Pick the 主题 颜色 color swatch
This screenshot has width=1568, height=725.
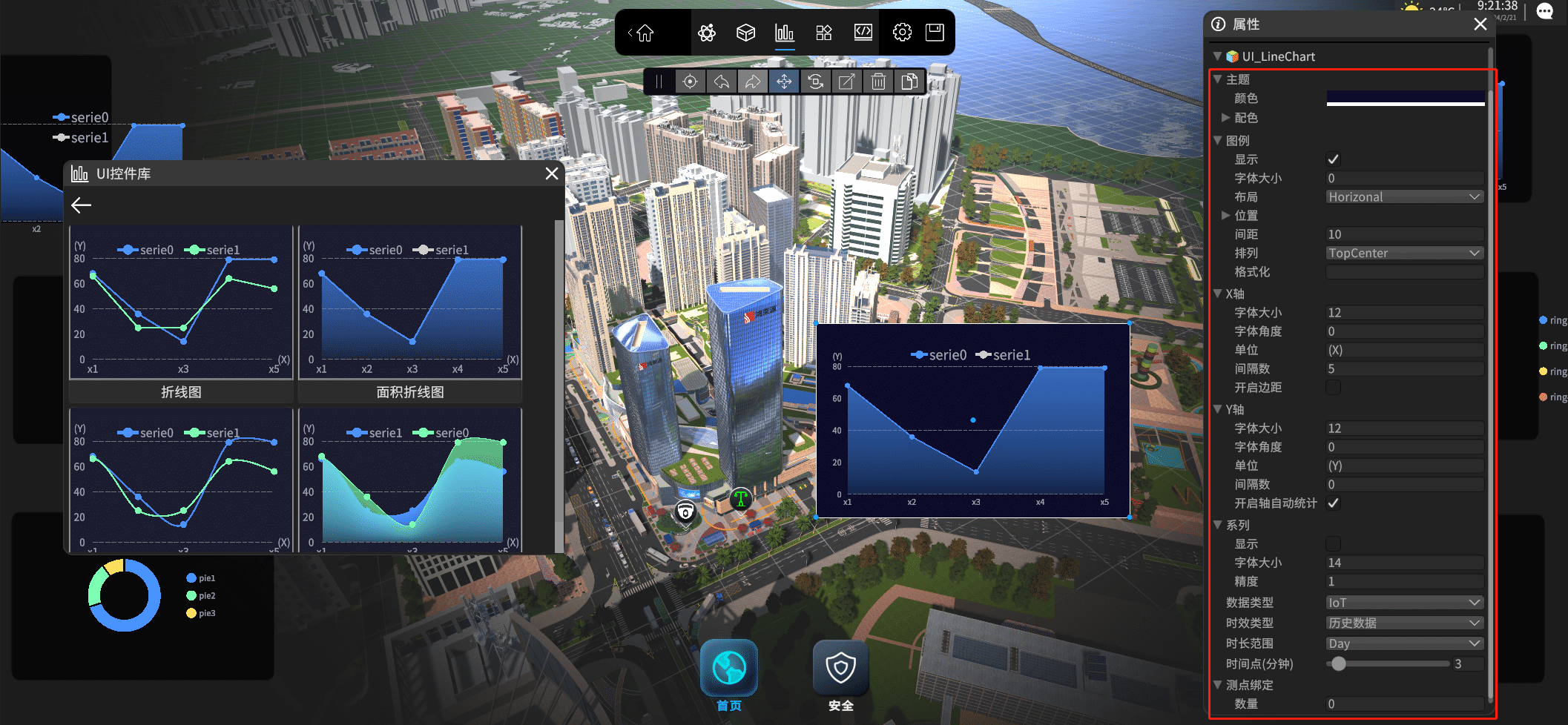(1405, 99)
